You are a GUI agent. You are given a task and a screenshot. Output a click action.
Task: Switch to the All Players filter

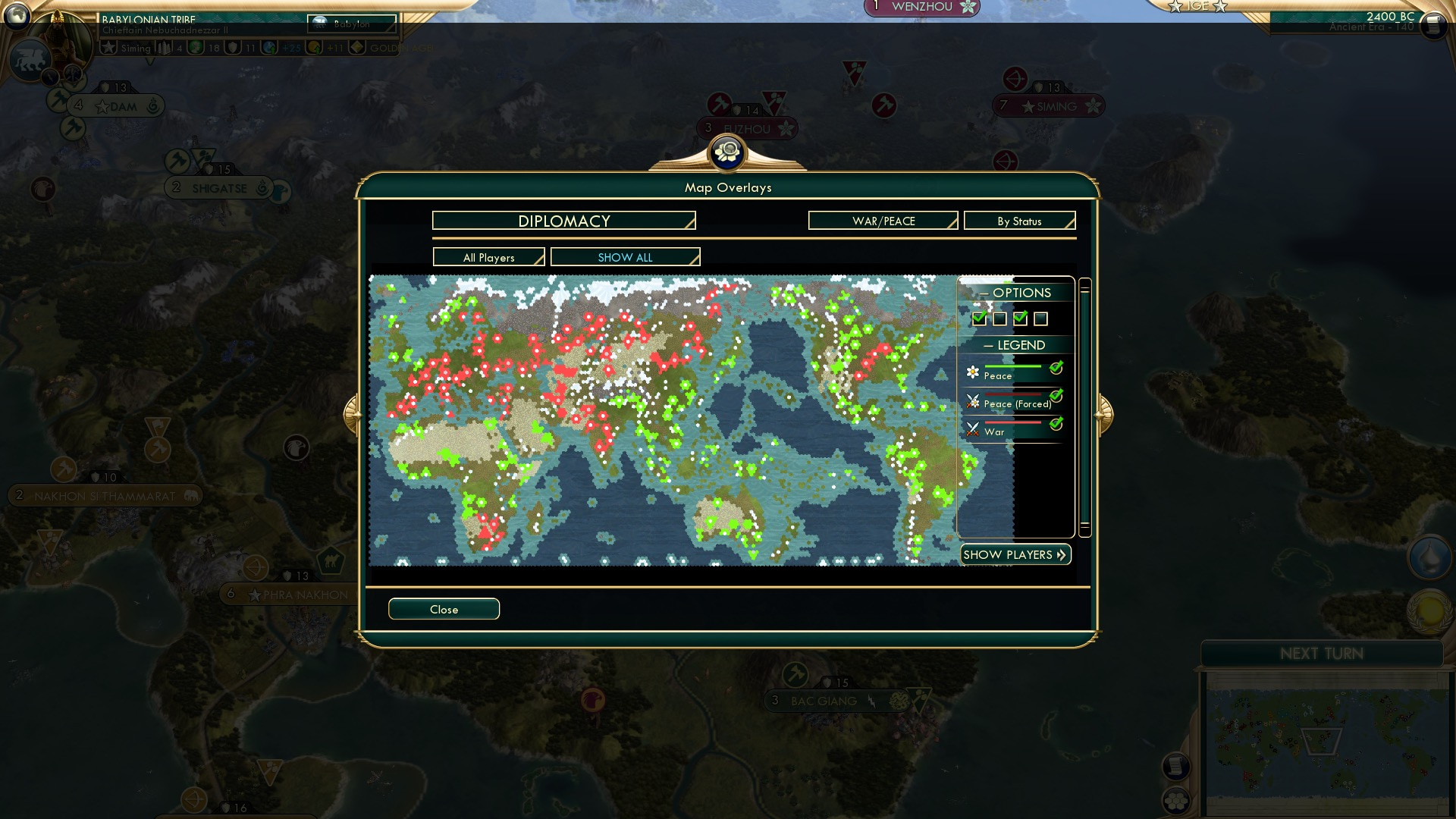point(488,257)
